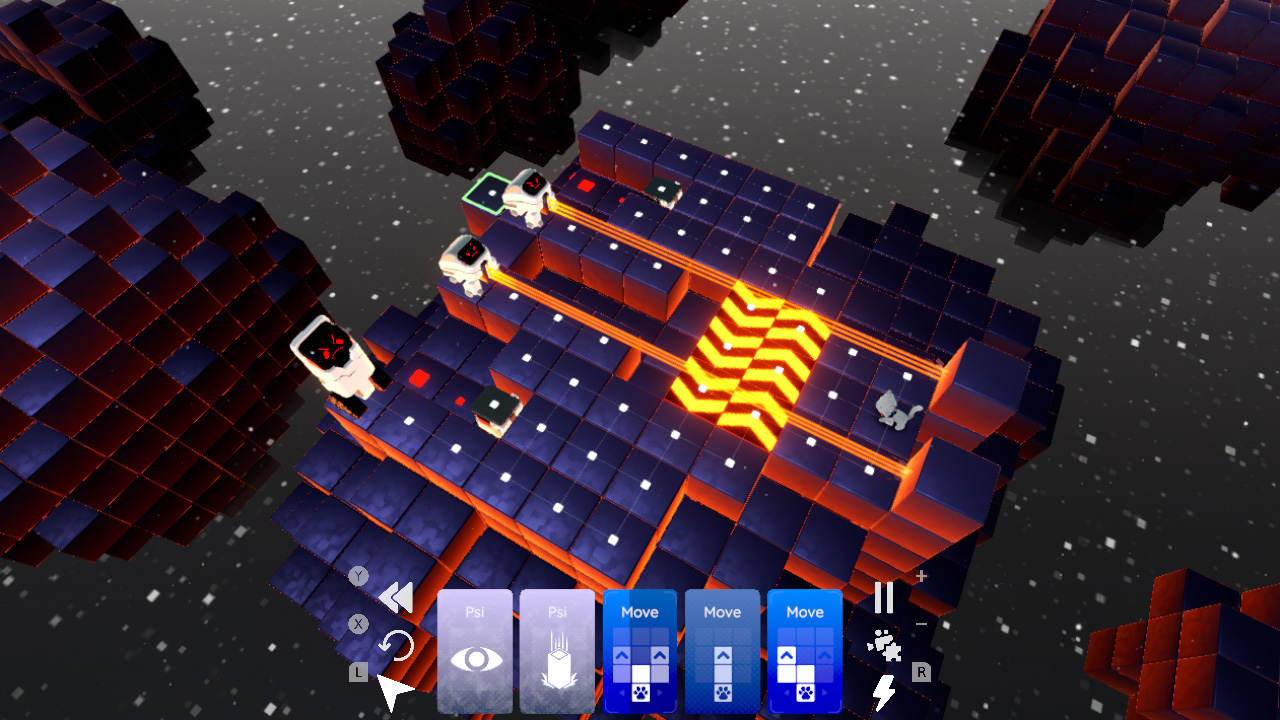Toggle the pause icon to pause playback
The width and height of the screenshot is (1280, 720).
(x=884, y=598)
